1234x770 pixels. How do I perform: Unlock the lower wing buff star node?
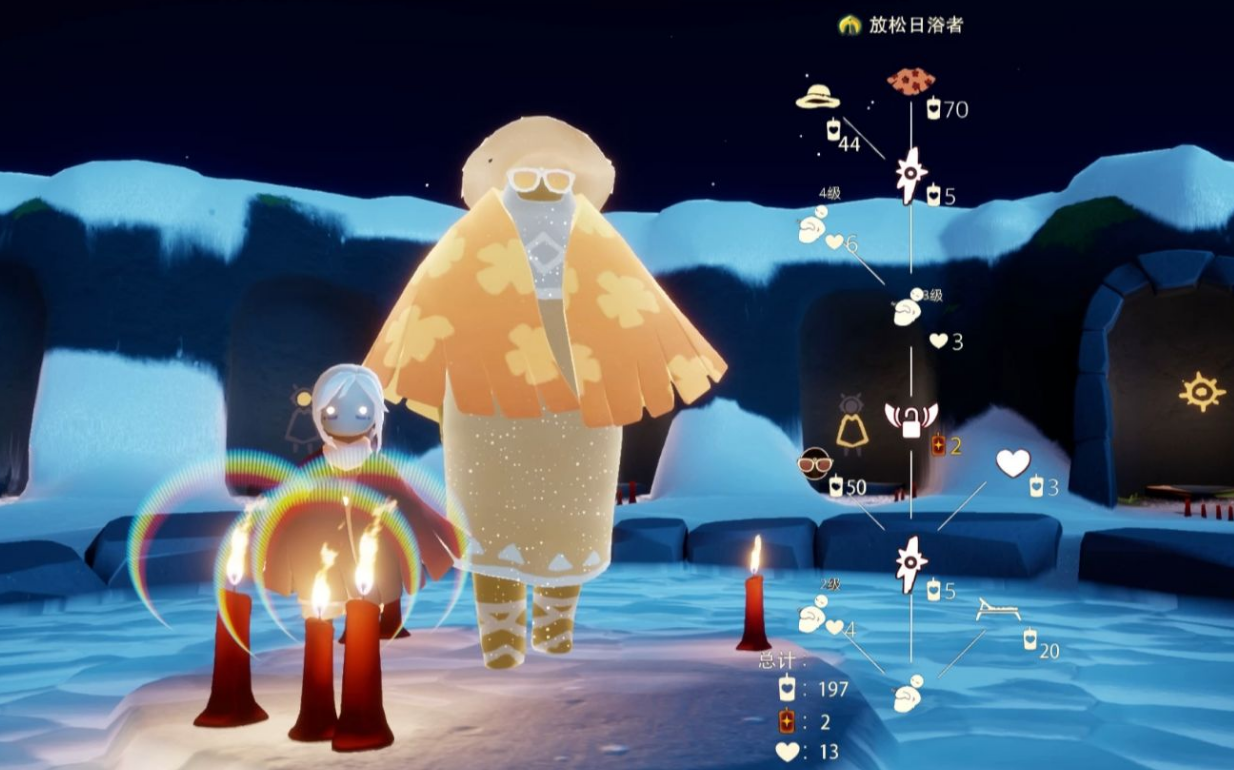910,564
